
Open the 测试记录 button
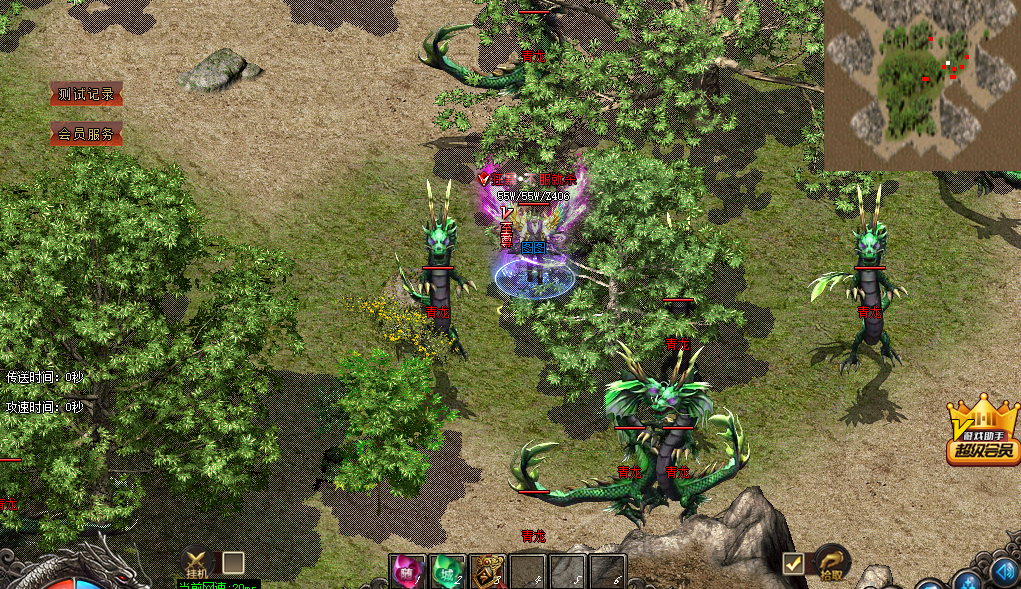tap(86, 95)
